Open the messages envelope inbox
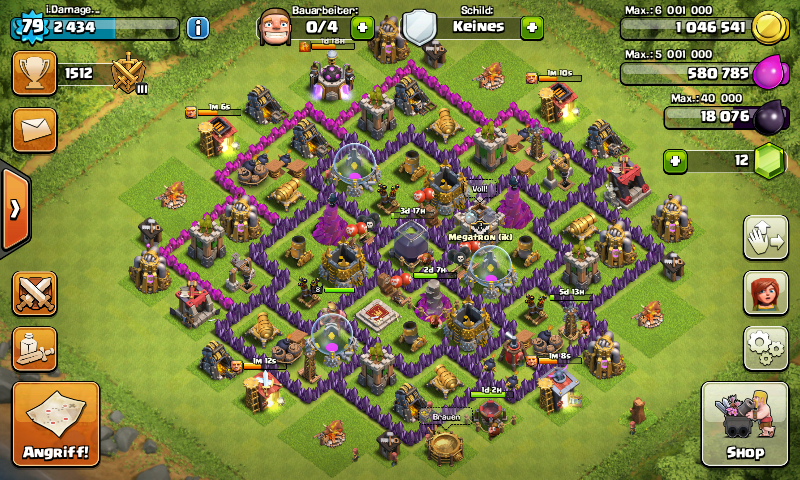 pos(34,130)
